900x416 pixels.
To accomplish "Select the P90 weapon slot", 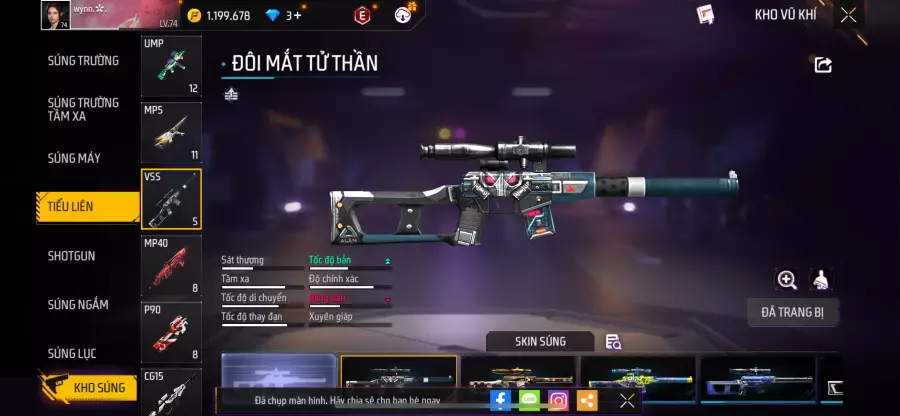I will click(x=171, y=331).
